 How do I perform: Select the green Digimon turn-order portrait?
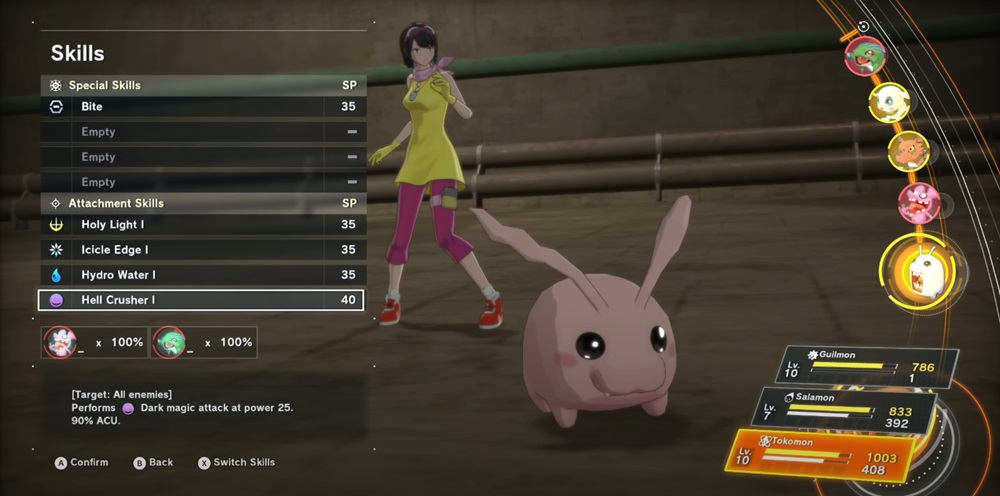pos(864,56)
